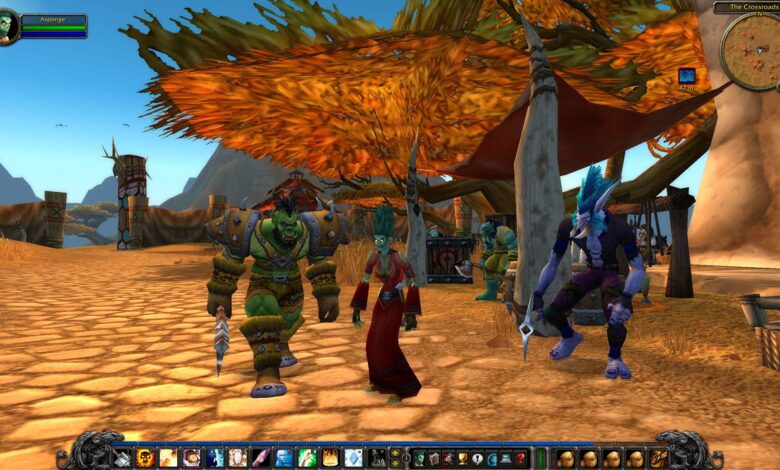The image size is (780, 470).
Task: Open the character info micro button
Action: pos(420,458)
